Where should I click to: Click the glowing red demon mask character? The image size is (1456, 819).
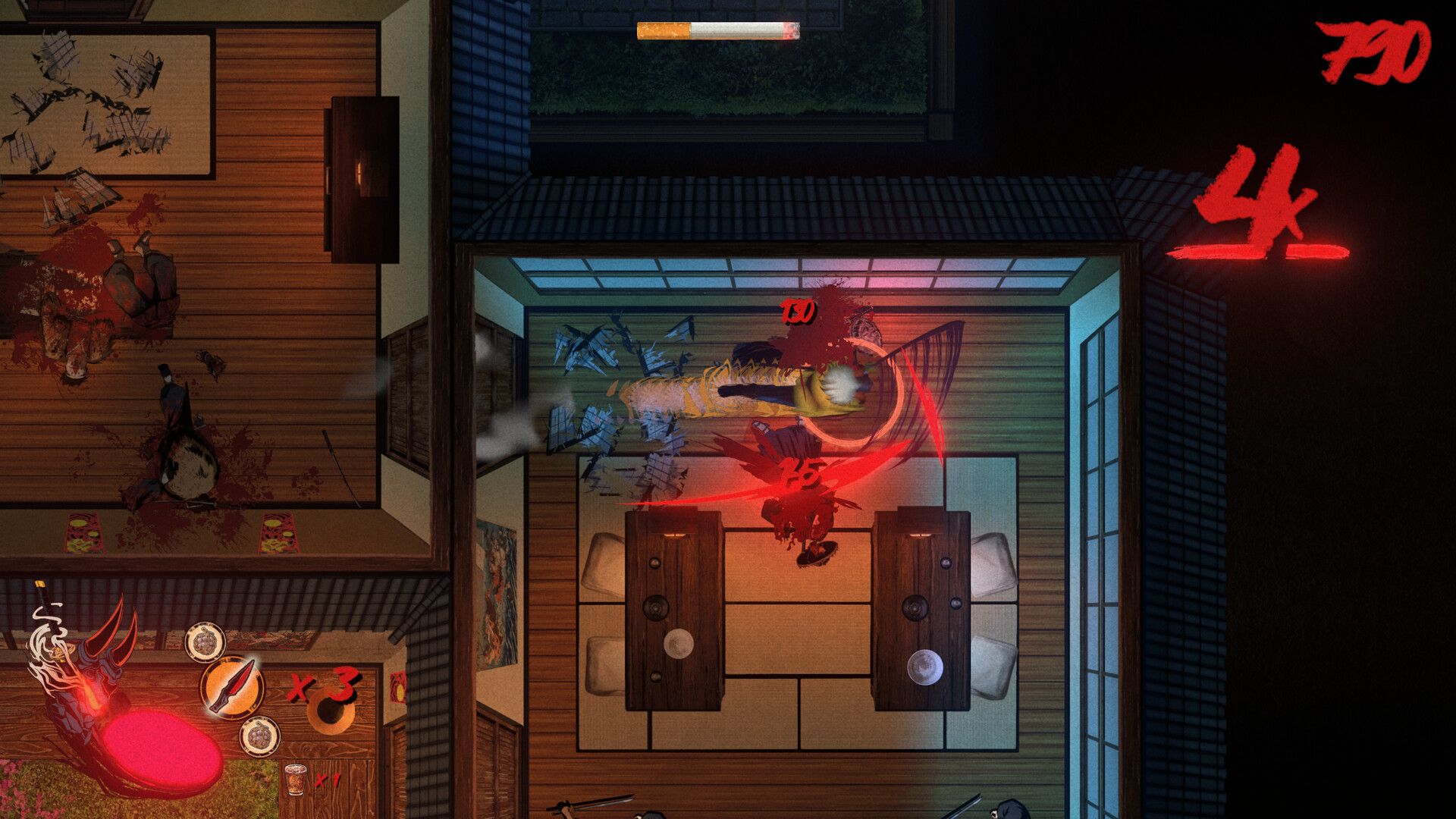[x=91, y=675]
